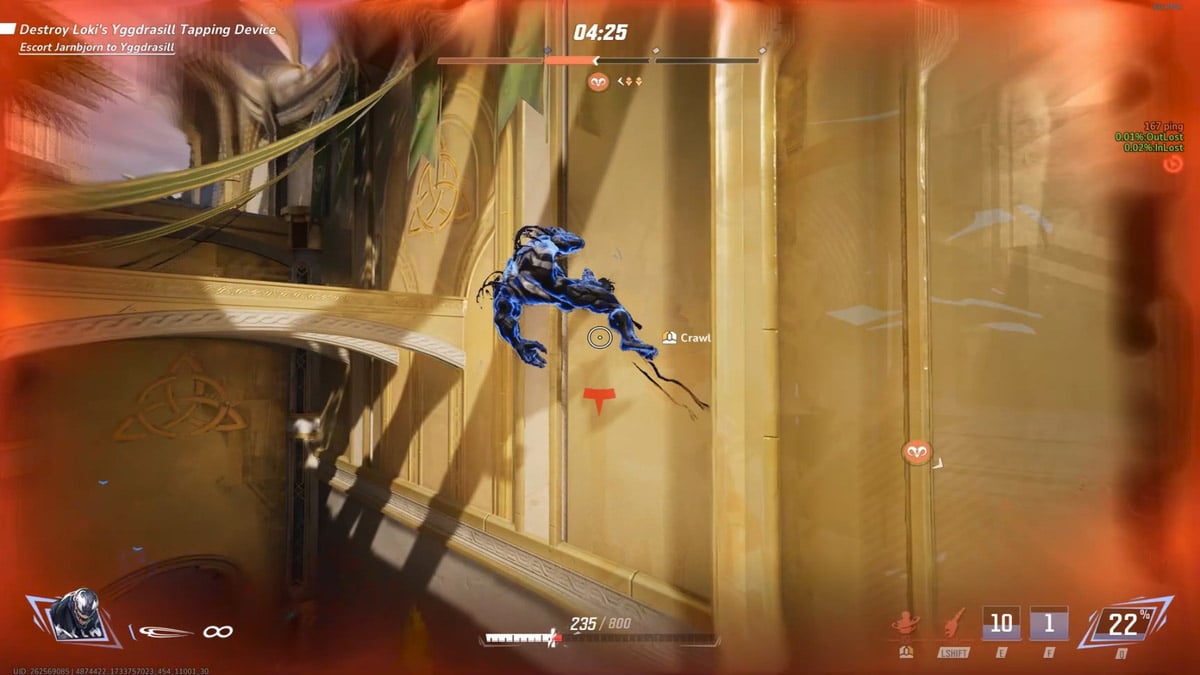The image size is (1200, 675).
Task: Click the ram-head payload icon under the progress bar
Action: click(x=598, y=82)
